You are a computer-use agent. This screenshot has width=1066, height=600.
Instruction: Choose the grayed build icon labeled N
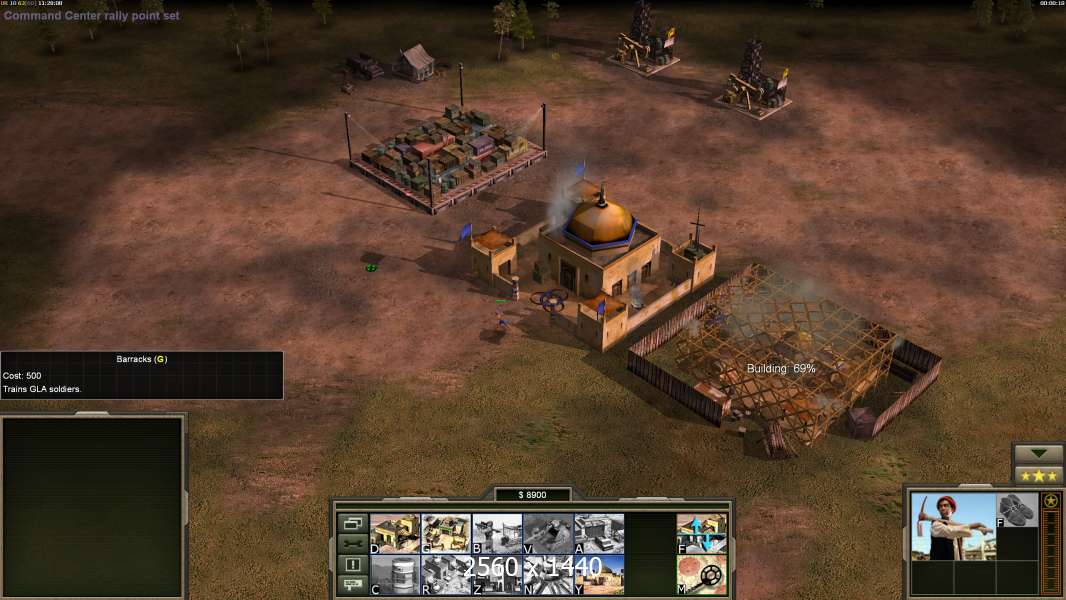point(548,574)
